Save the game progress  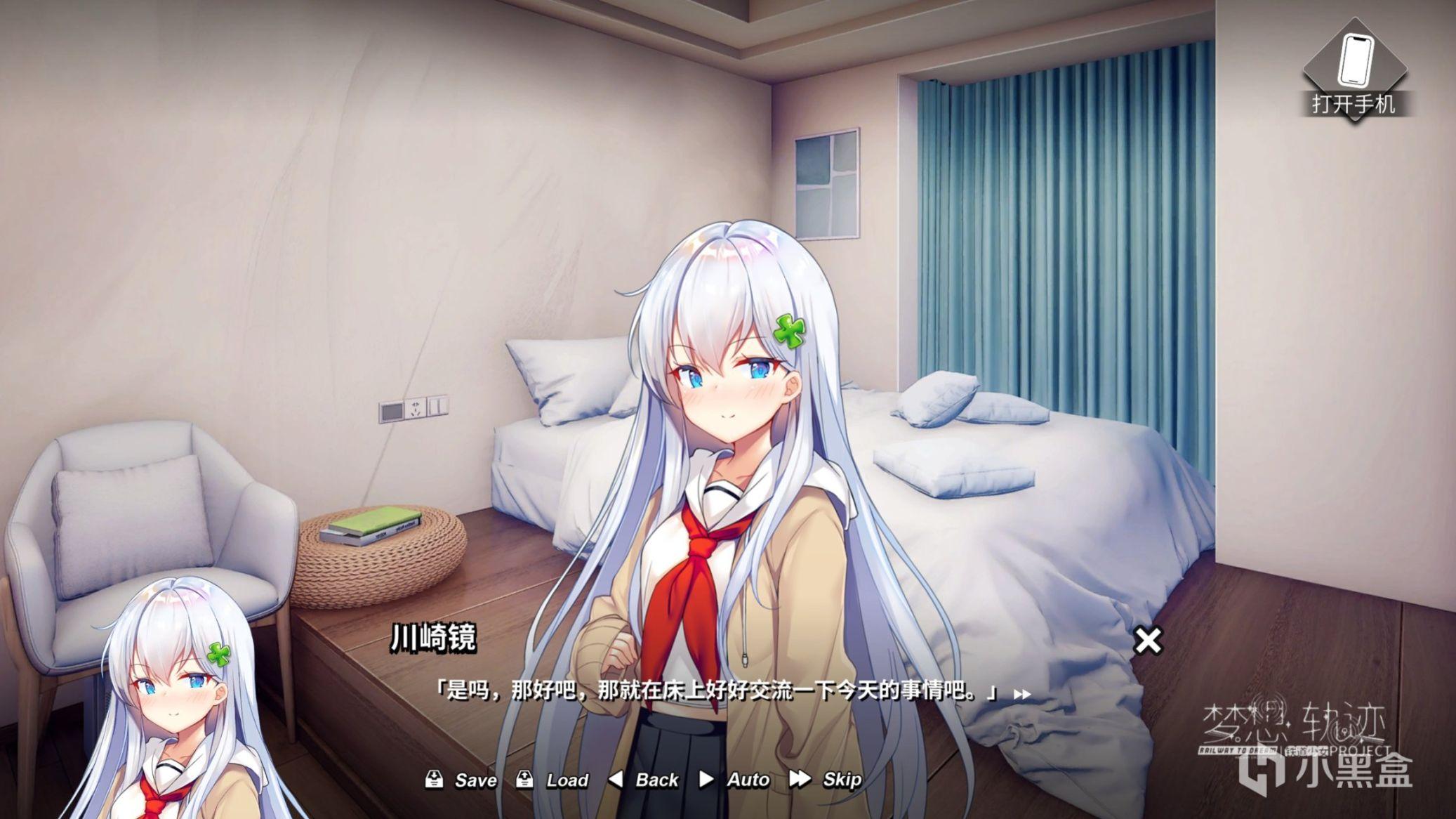[x=461, y=780]
